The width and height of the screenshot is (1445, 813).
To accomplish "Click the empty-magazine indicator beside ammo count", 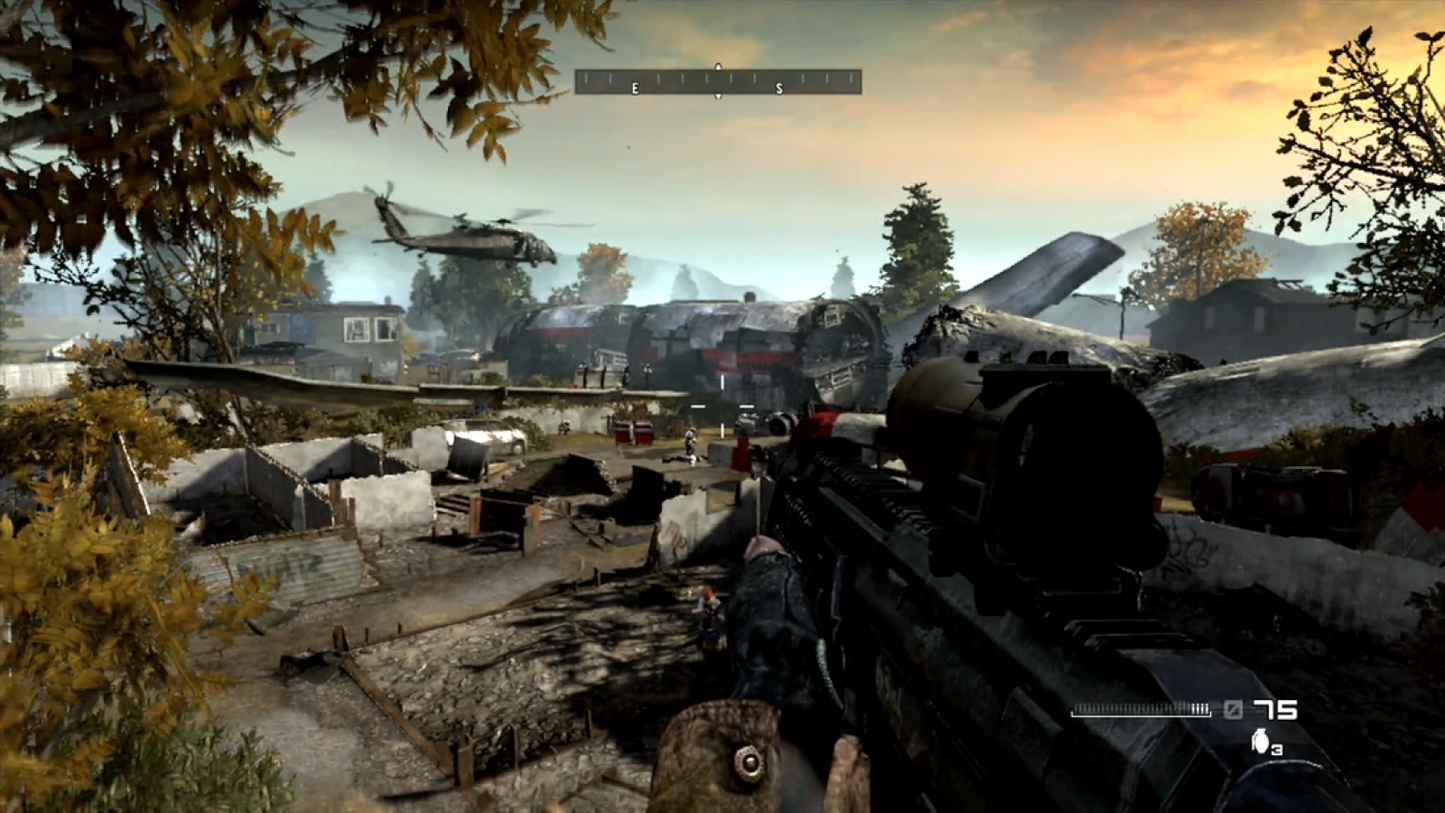I will tap(1233, 710).
